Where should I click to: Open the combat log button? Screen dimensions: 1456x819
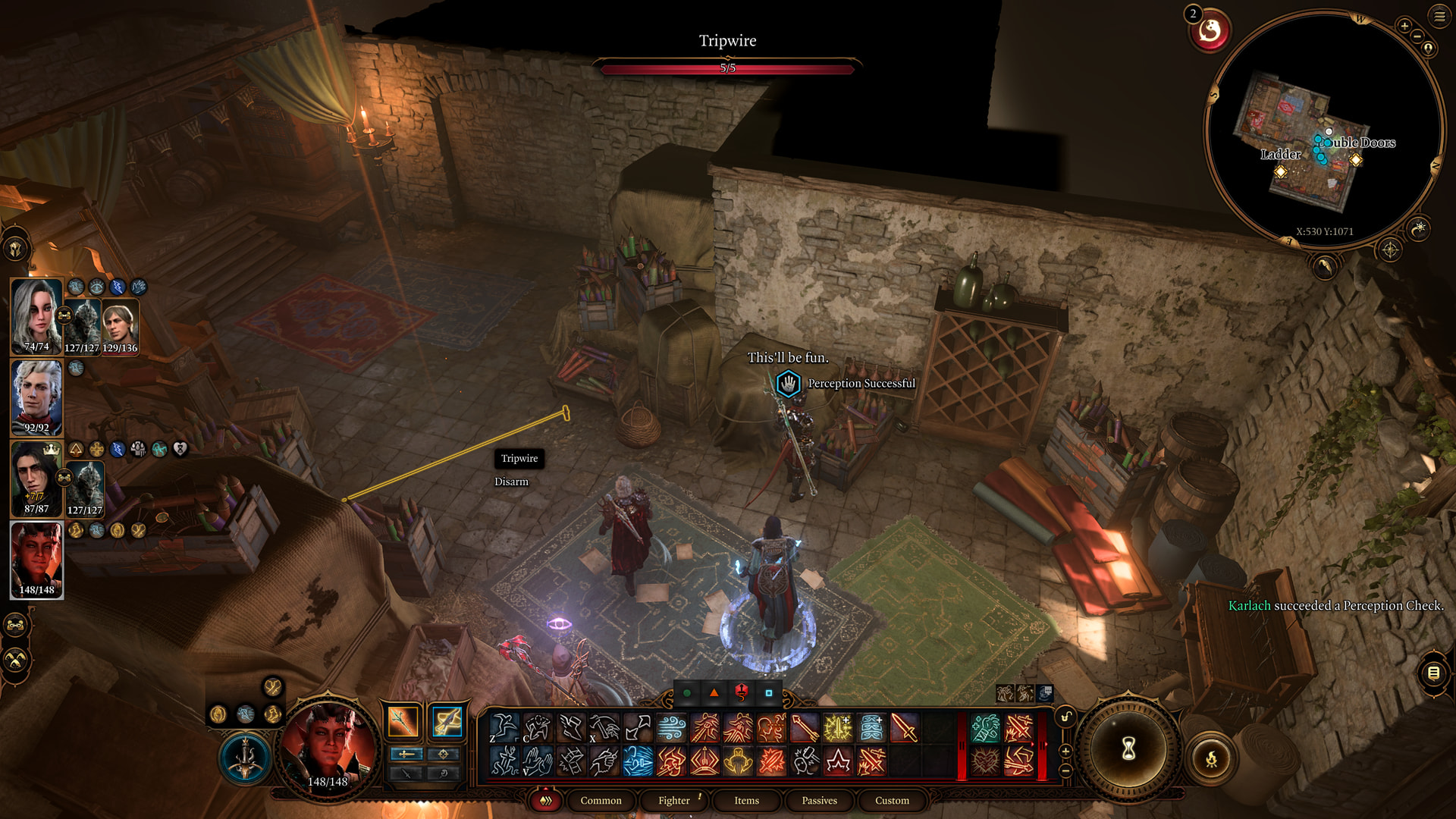(x=1433, y=673)
